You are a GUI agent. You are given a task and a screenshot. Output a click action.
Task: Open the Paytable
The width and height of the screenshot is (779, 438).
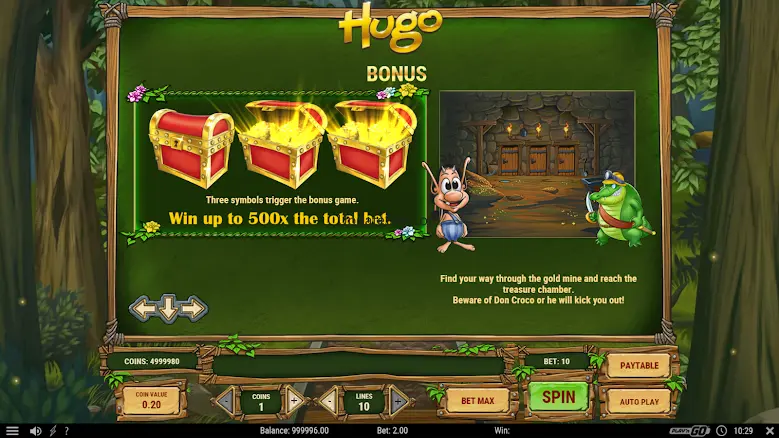click(638, 366)
